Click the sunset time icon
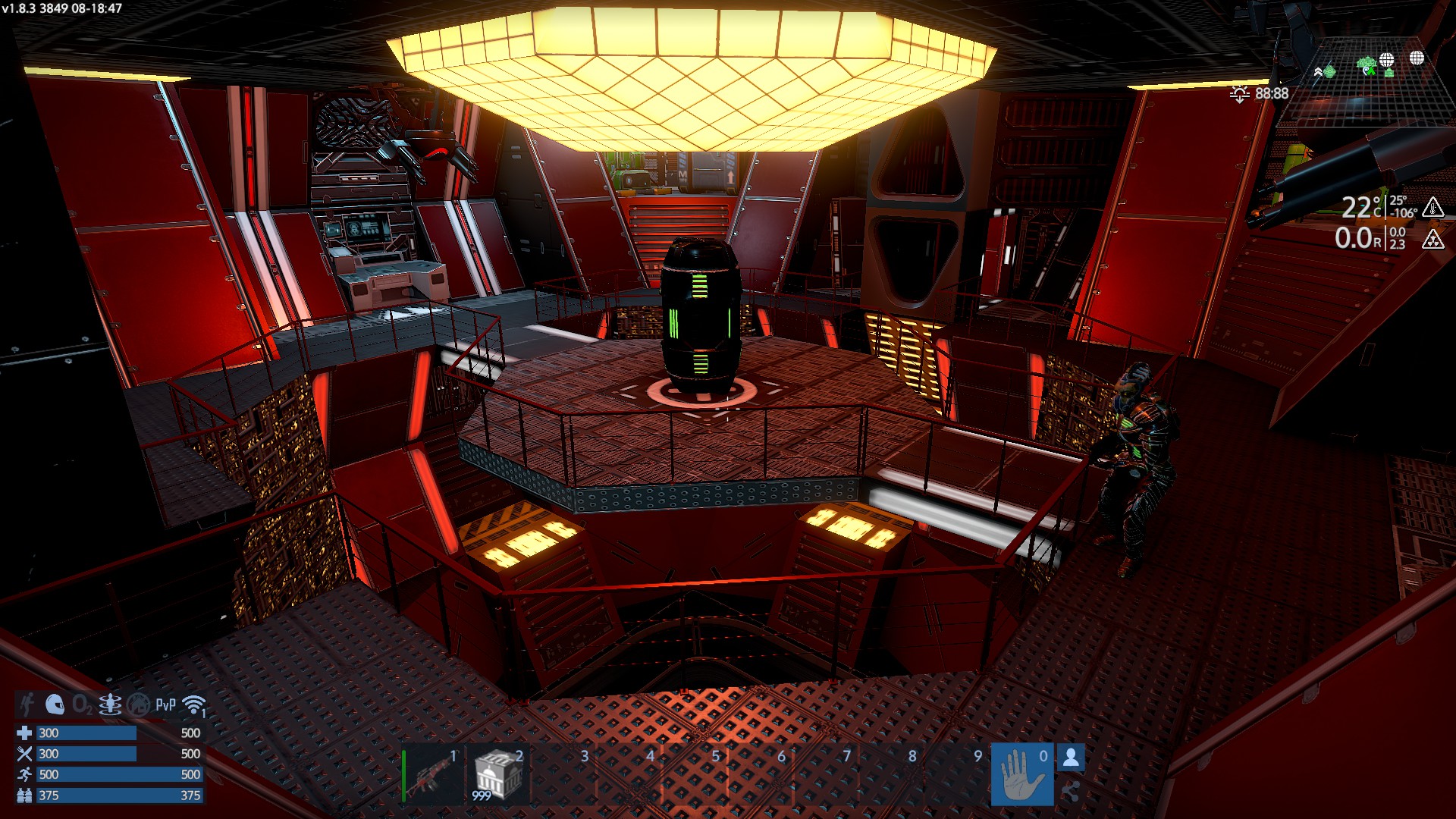 coord(1240,94)
